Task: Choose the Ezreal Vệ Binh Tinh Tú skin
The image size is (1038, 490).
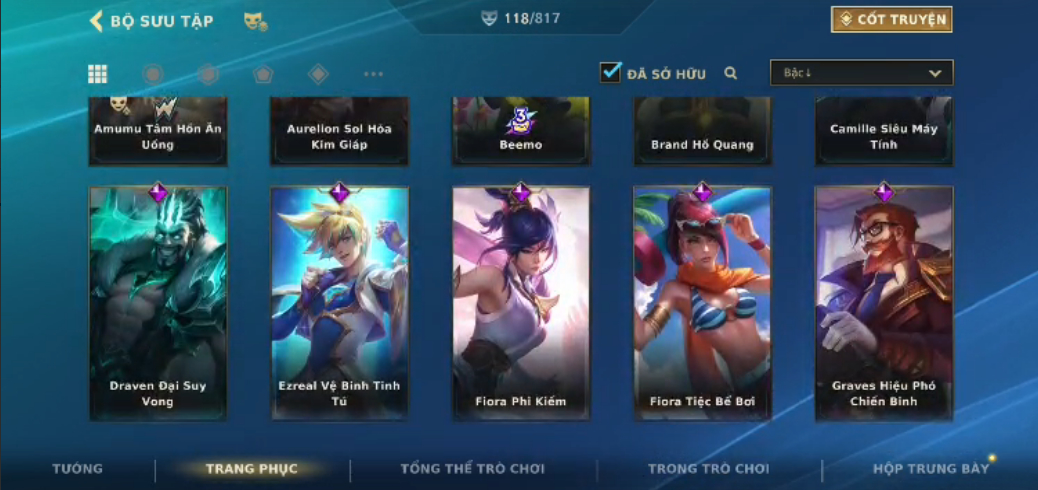Action: click(340, 302)
